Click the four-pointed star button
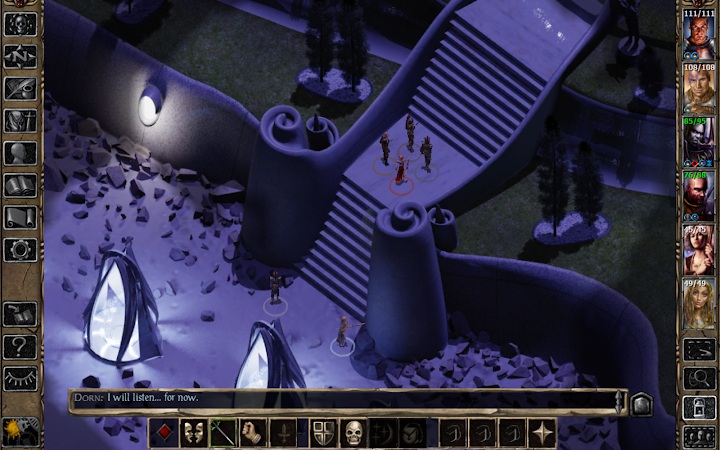The height and width of the screenshot is (450, 720). pyautogui.click(x=543, y=433)
